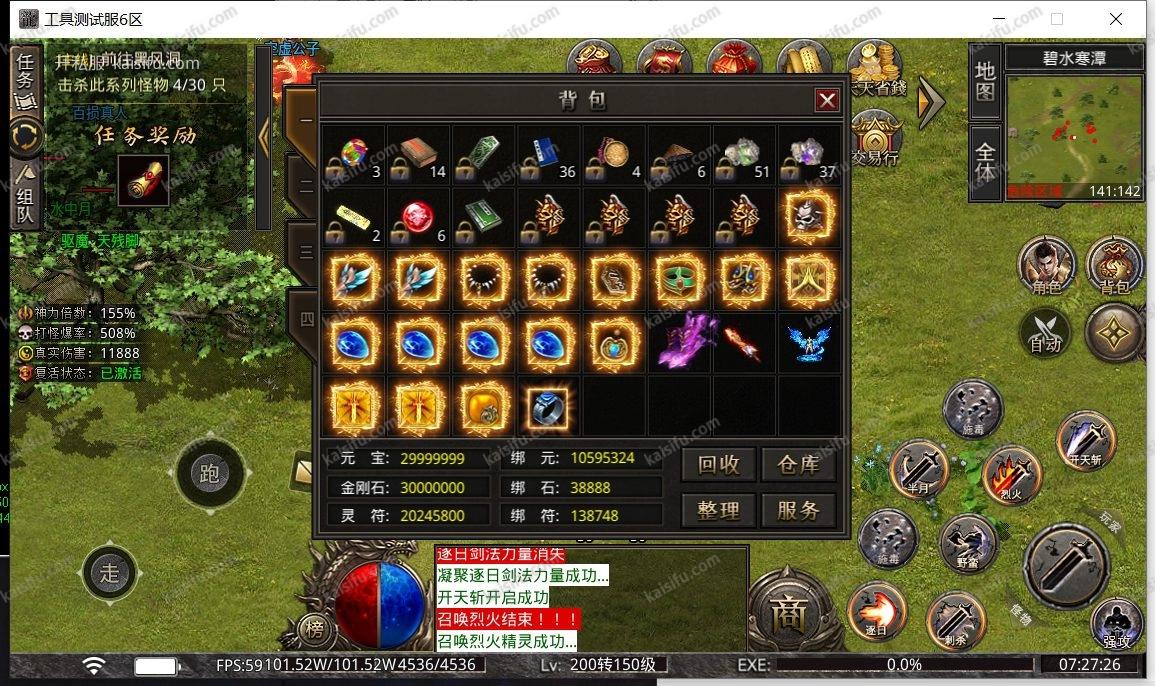The image size is (1155, 686).
Task: Select the silver ring item slot
Action: point(547,406)
